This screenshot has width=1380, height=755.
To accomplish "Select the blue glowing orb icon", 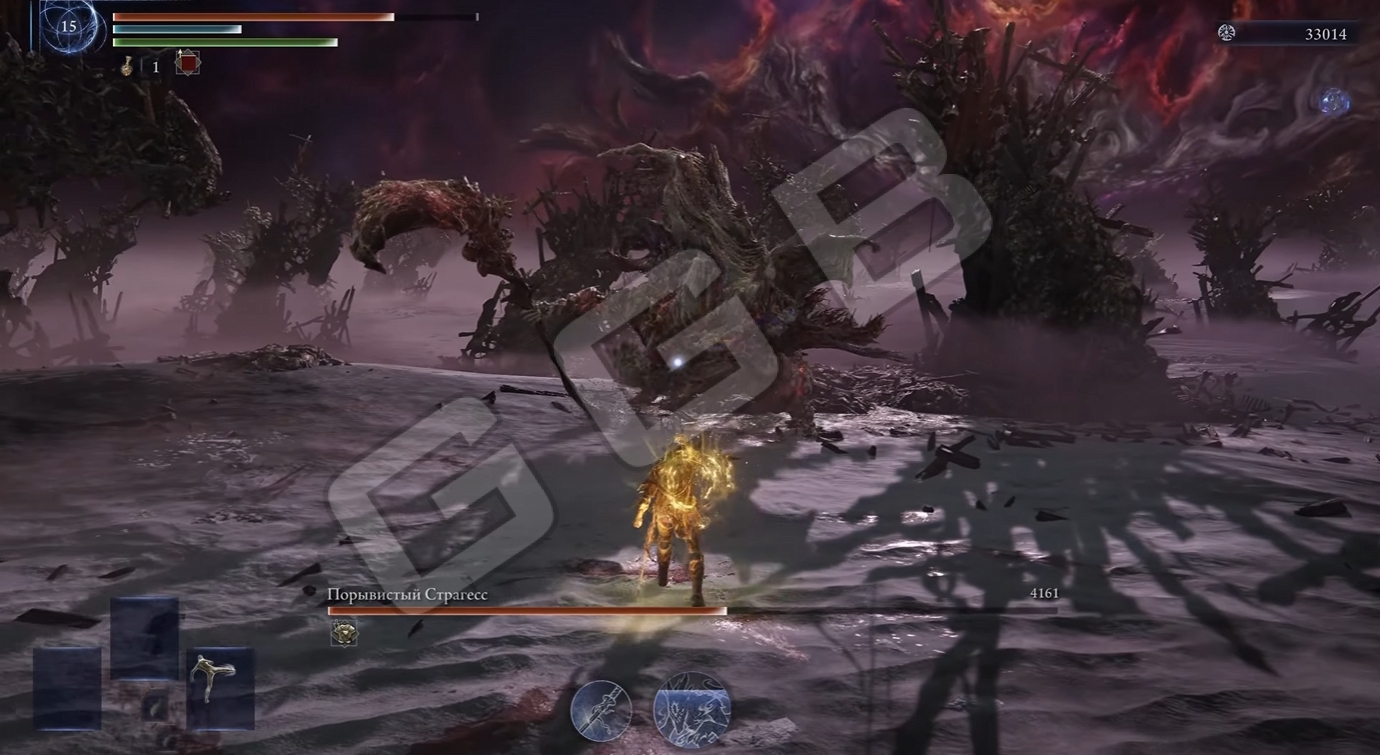I will click(x=1333, y=101).
